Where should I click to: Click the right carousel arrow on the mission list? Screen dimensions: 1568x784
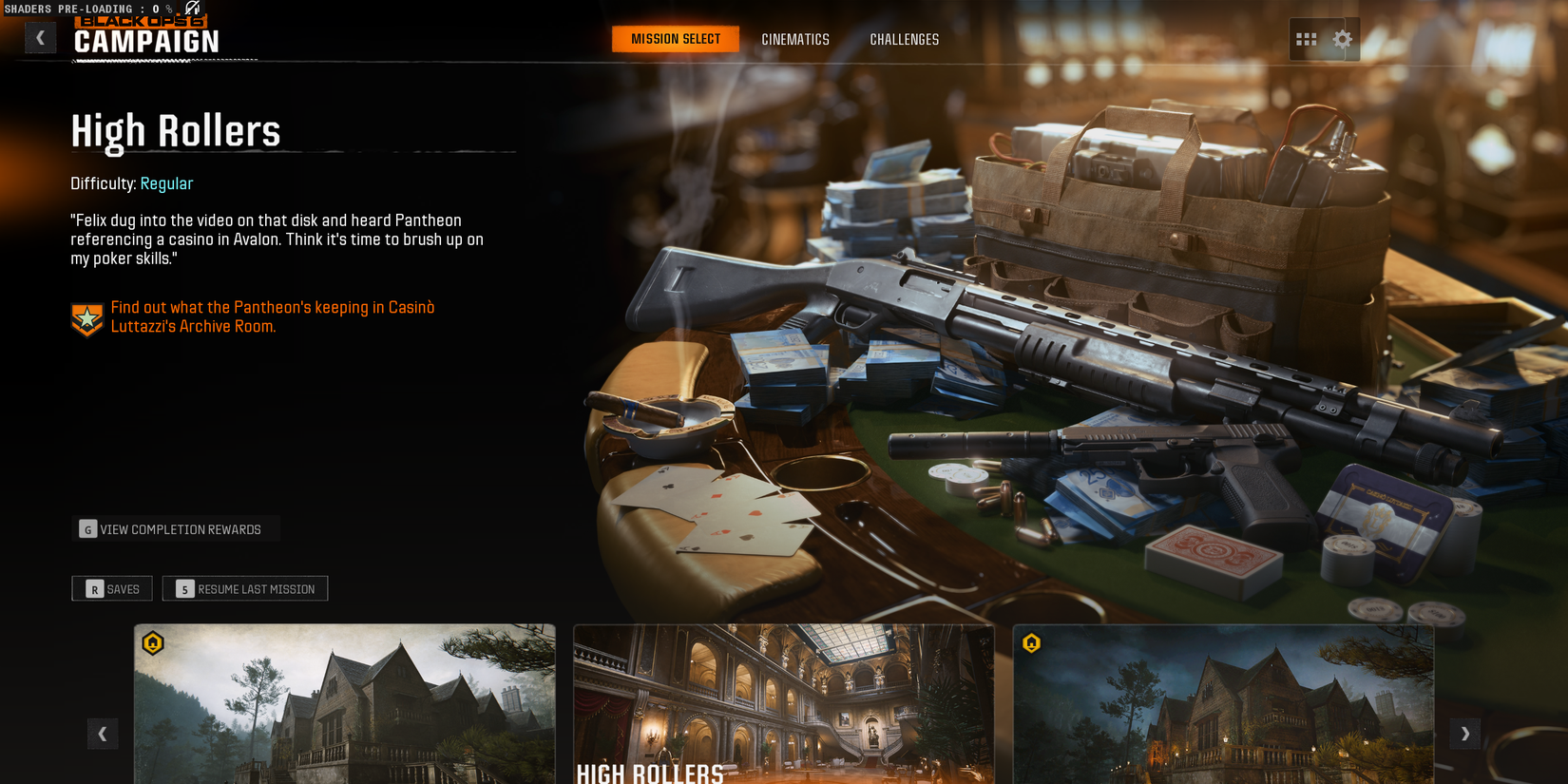pos(1464,734)
